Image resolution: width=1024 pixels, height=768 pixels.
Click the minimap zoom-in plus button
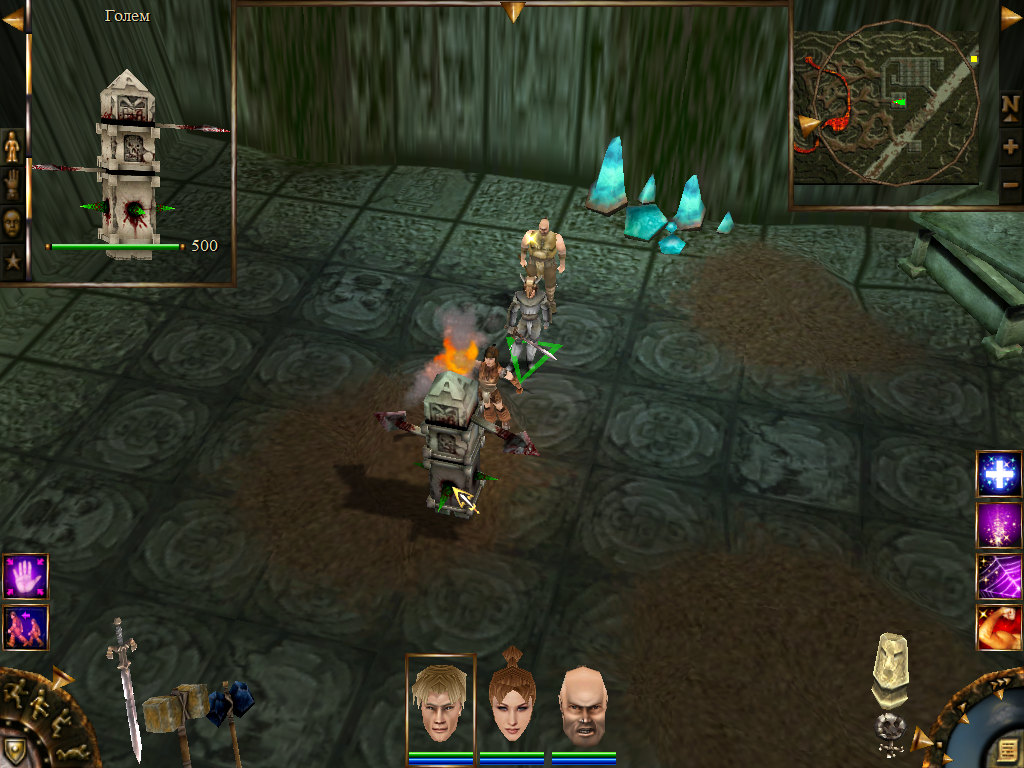click(x=1011, y=148)
